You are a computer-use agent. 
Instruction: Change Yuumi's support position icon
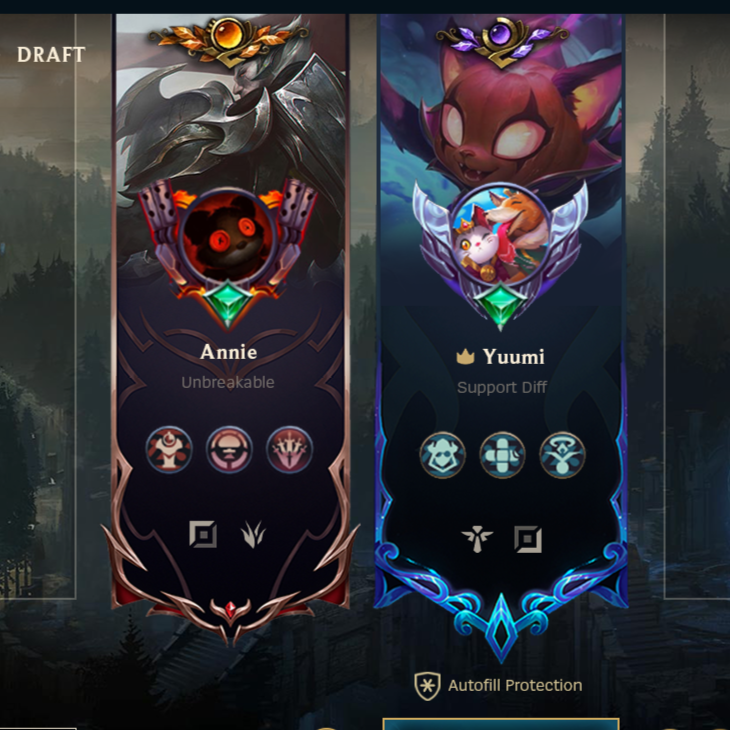coord(478,540)
